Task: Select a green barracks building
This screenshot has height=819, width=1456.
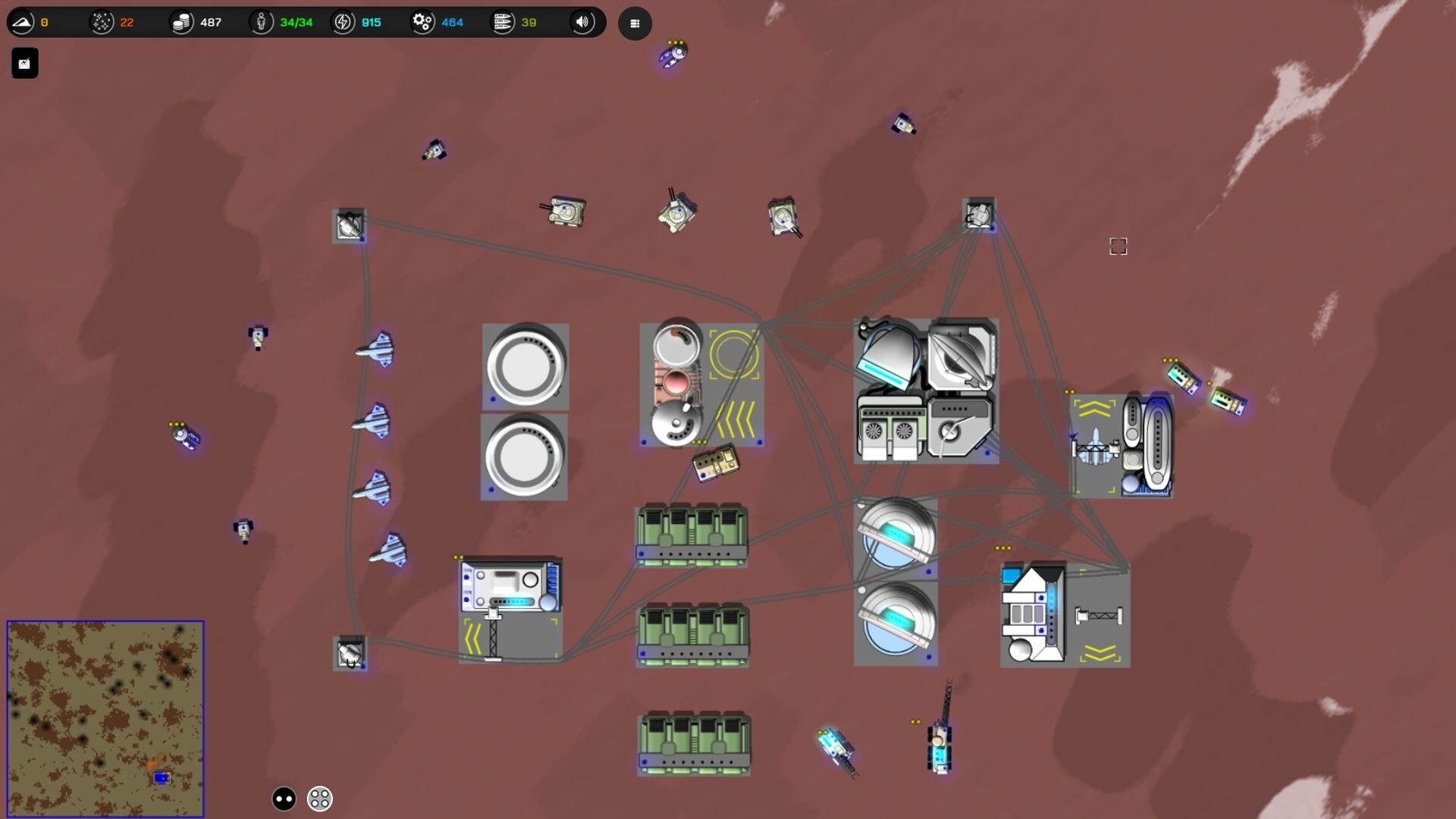Action: 691,533
